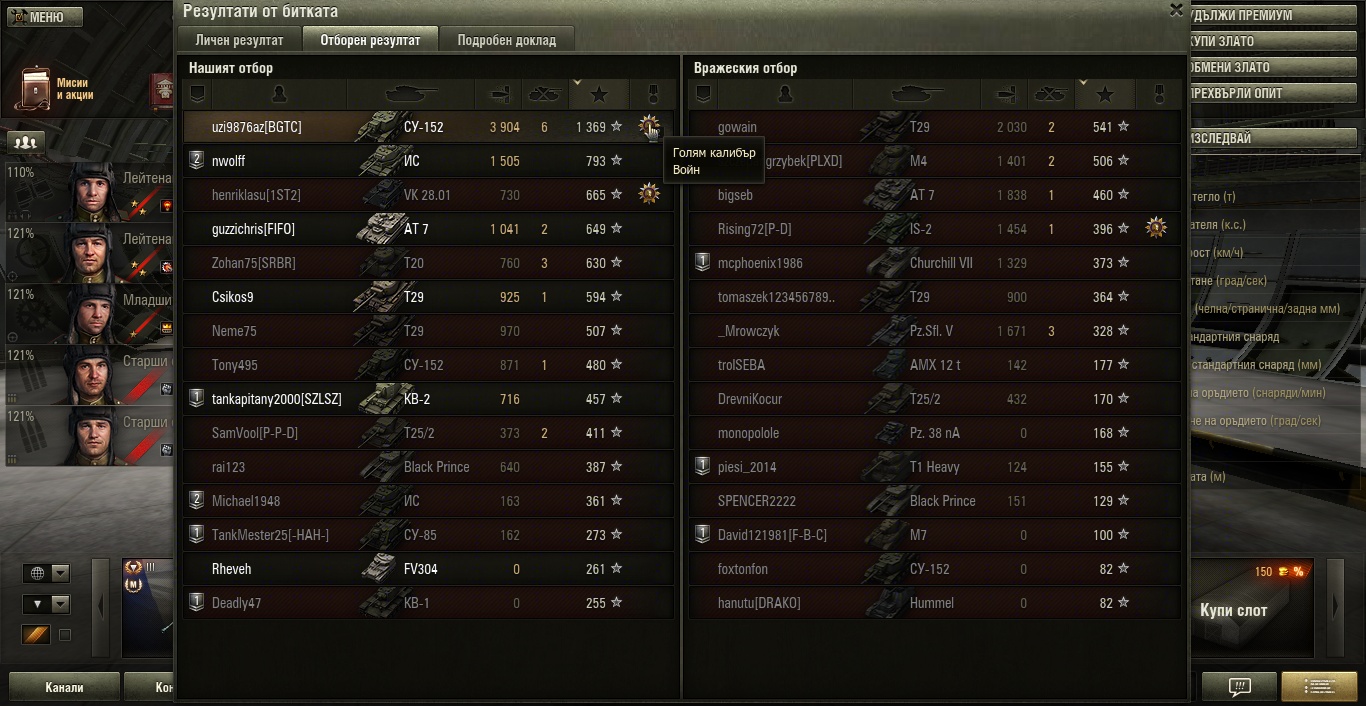Open the Подробен доклад tab

(507, 40)
